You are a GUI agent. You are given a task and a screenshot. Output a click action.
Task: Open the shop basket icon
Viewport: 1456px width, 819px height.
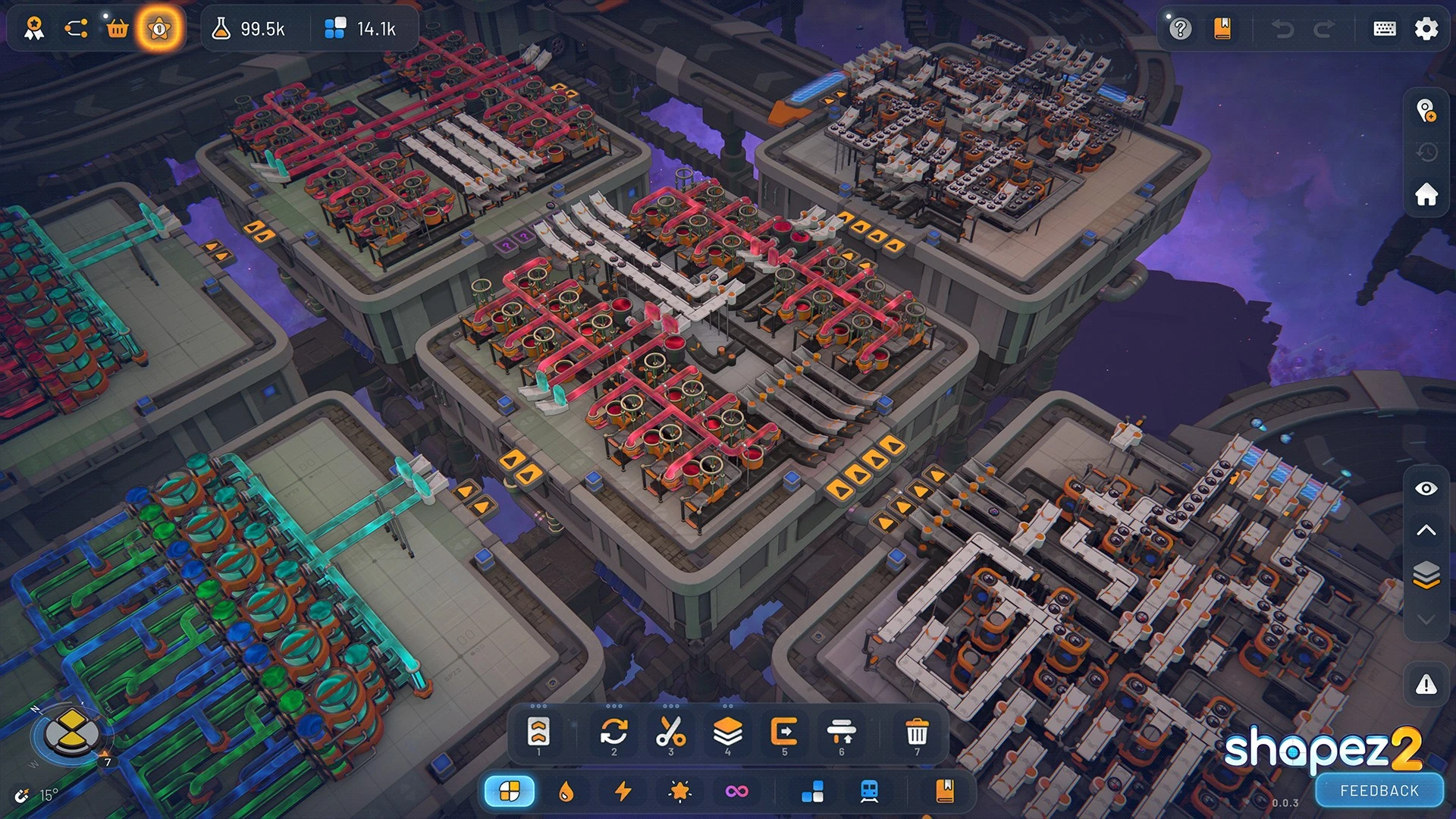(x=117, y=29)
